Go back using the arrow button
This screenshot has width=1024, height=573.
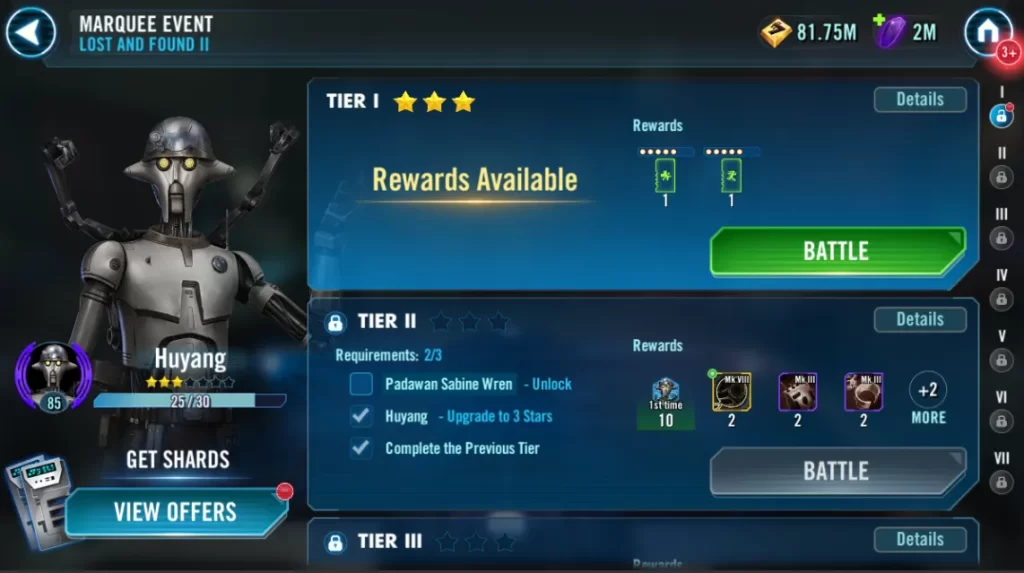[30, 32]
